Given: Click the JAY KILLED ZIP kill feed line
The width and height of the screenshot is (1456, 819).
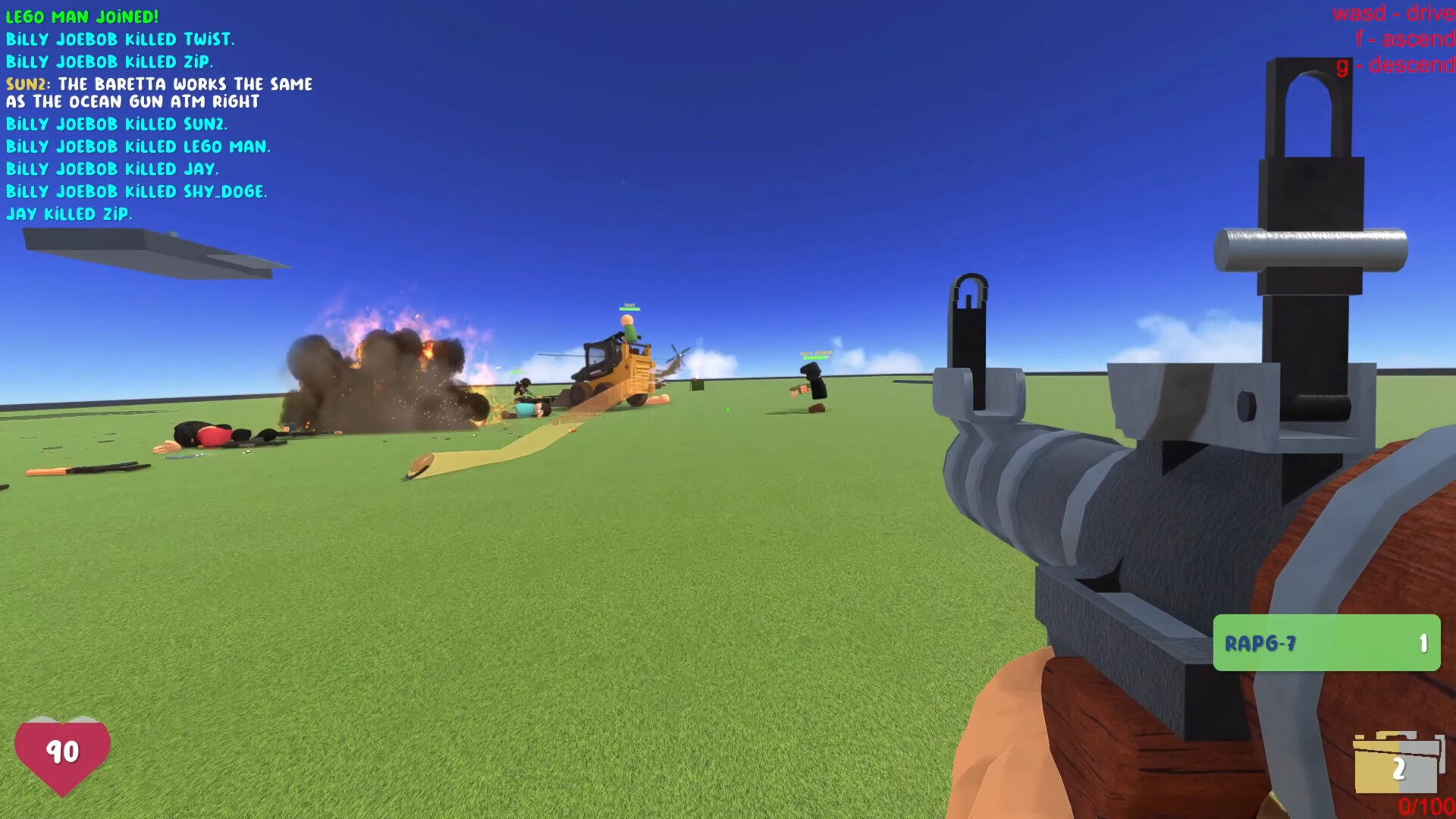Looking at the screenshot, I should pos(69,214).
